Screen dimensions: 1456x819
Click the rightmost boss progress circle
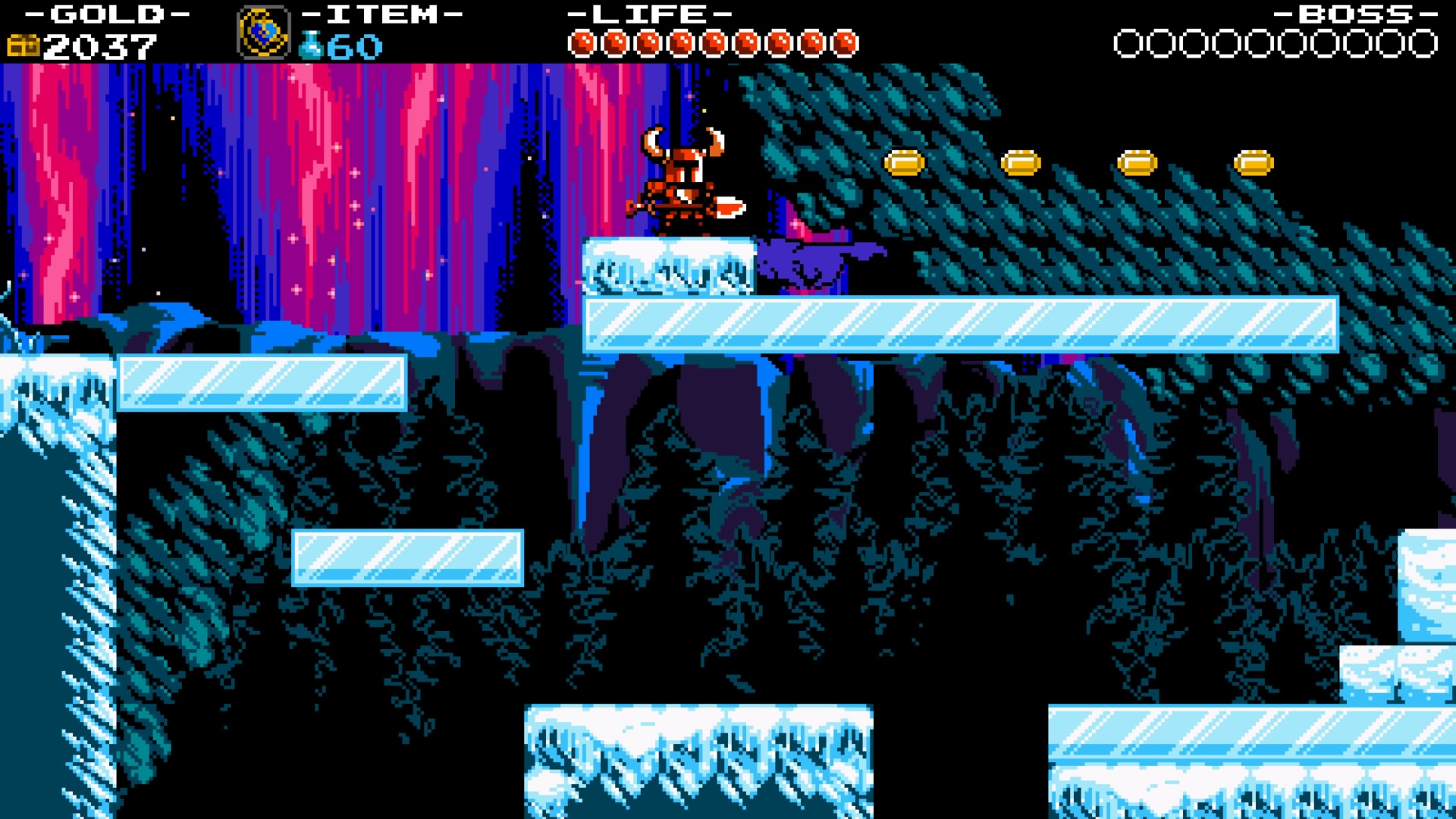[x=1424, y=43]
